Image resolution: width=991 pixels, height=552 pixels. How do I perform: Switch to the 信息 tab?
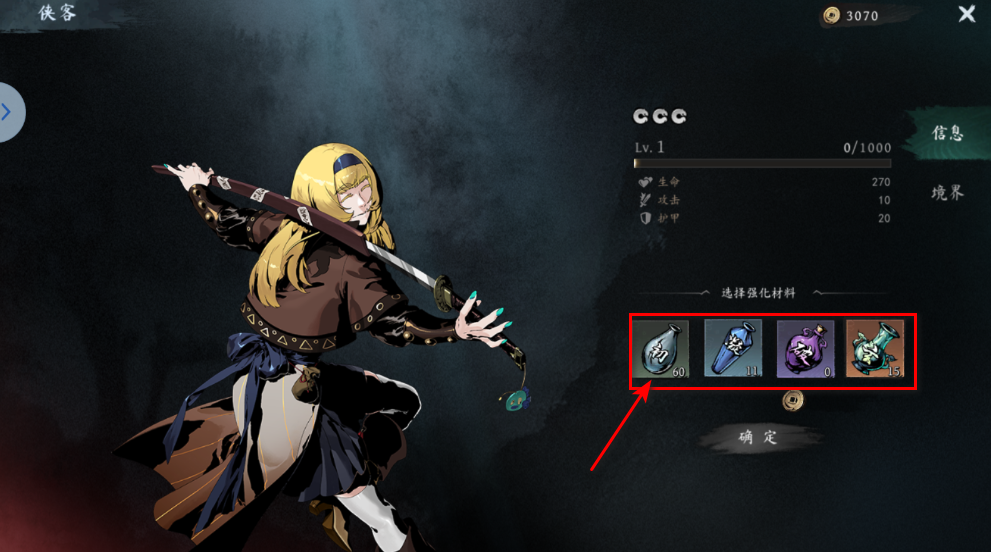(947, 133)
